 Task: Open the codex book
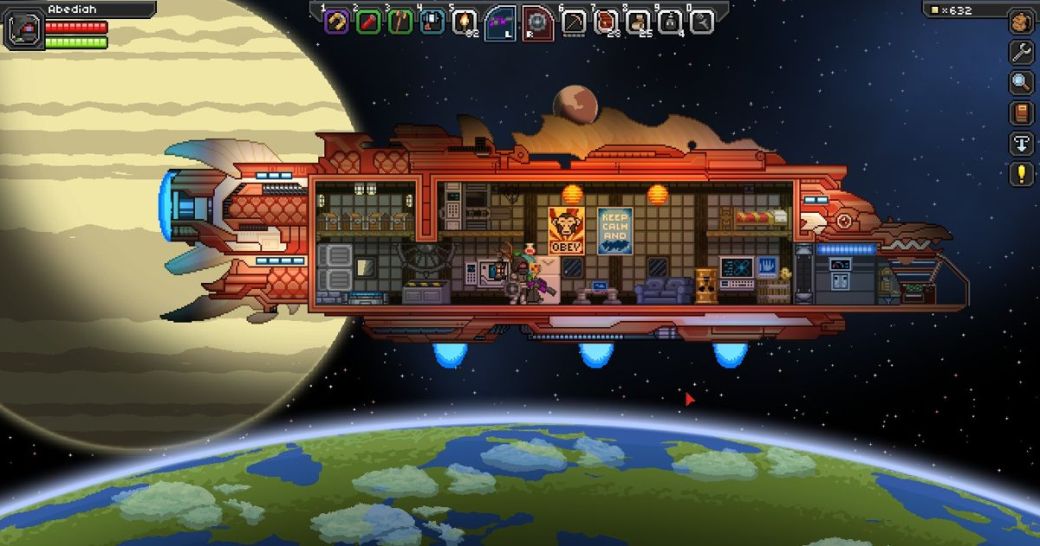(1021, 113)
